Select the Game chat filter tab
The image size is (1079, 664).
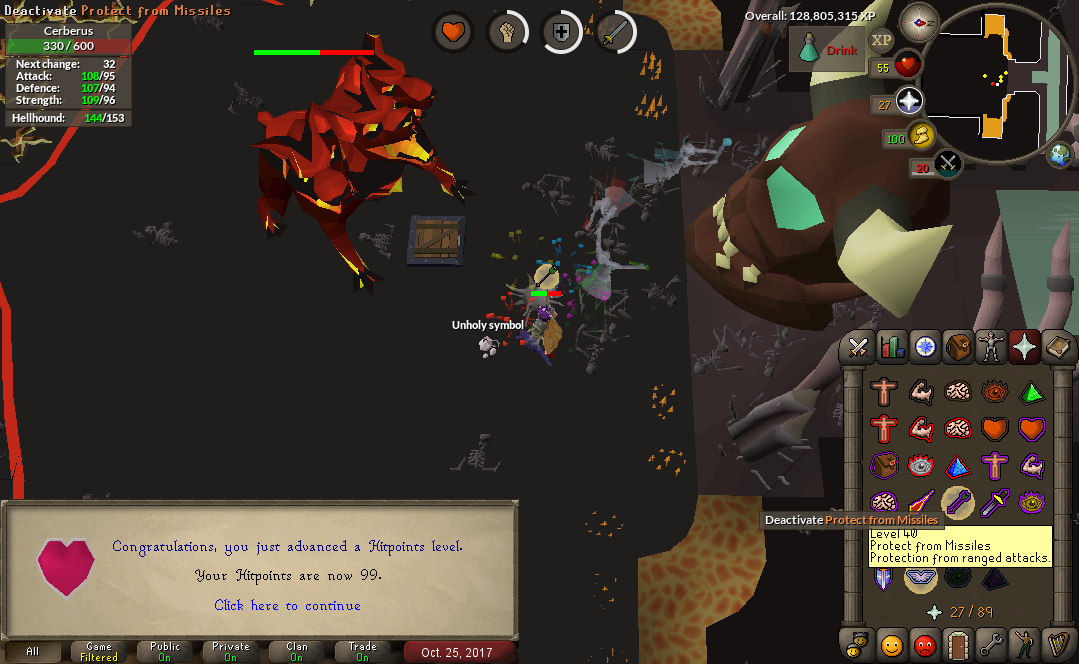click(x=99, y=651)
